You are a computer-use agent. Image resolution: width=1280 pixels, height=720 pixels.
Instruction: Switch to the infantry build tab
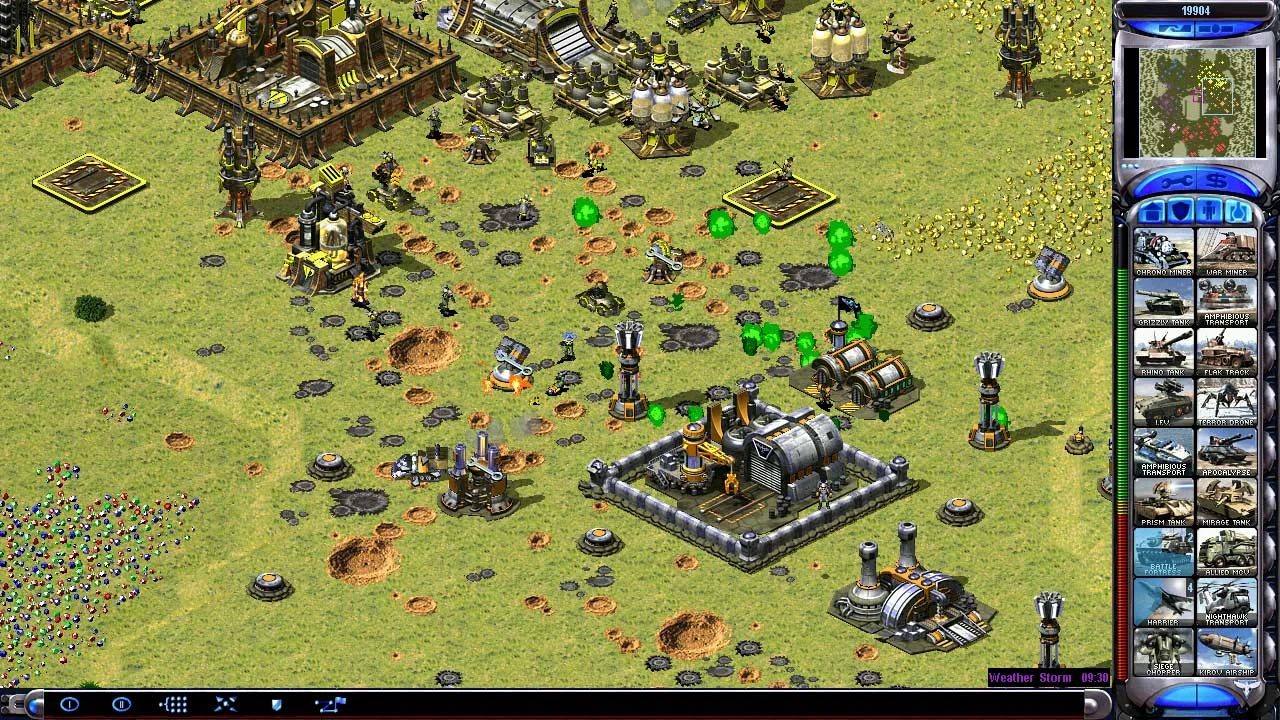coord(1209,212)
